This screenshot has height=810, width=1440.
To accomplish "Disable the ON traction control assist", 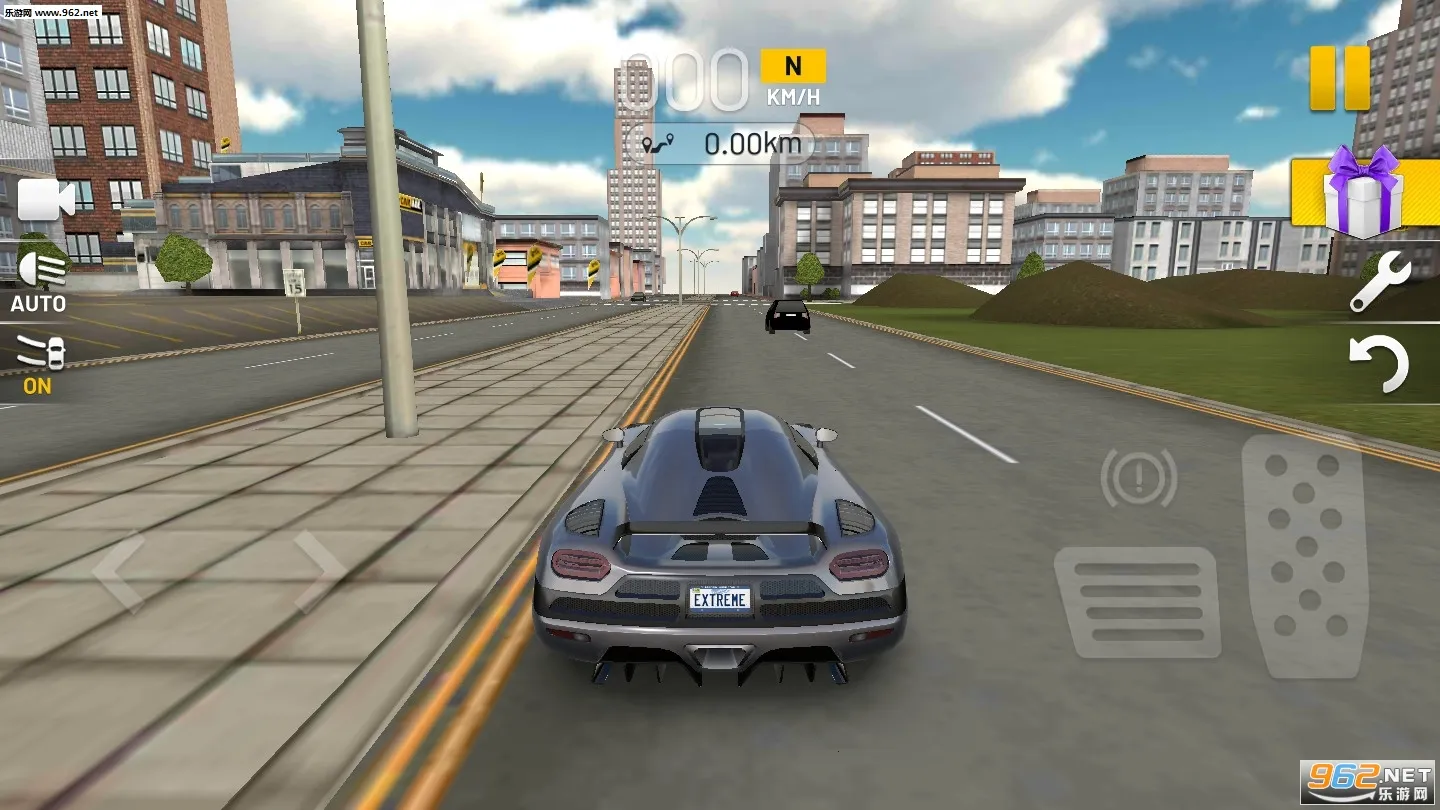I will coord(38,384).
